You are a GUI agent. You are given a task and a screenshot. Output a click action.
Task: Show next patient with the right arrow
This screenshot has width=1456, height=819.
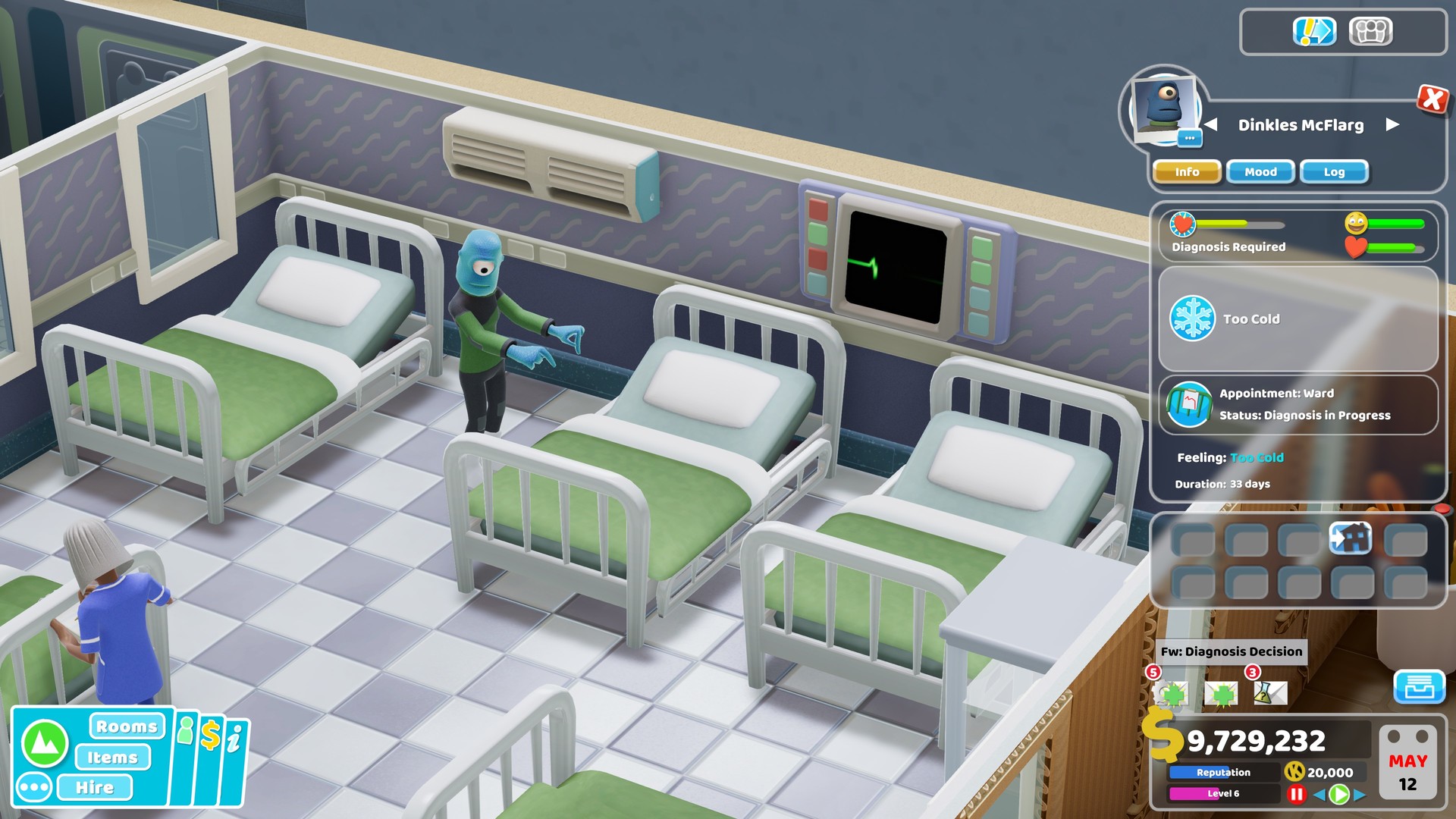(1392, 126)
